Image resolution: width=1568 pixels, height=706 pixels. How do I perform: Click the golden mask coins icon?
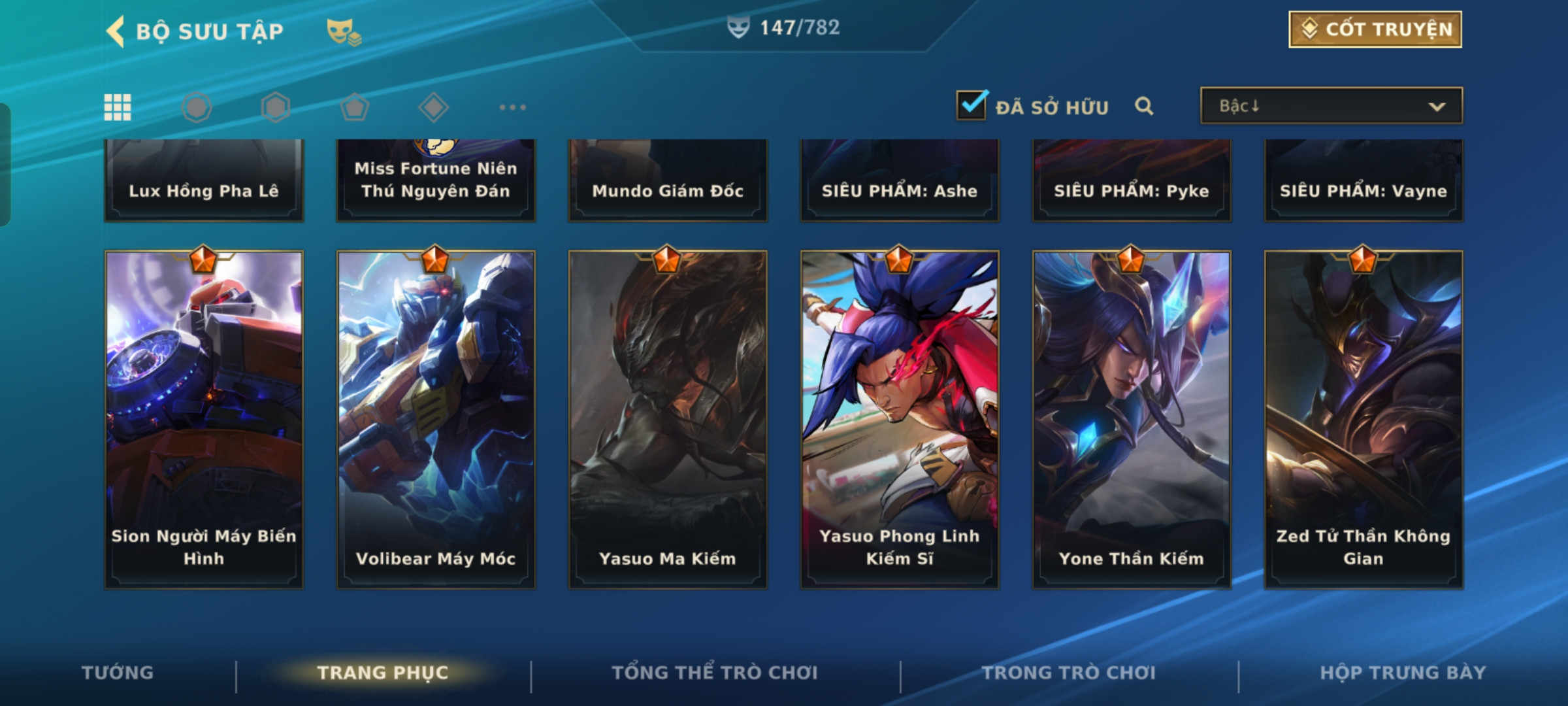pos(344,31)
